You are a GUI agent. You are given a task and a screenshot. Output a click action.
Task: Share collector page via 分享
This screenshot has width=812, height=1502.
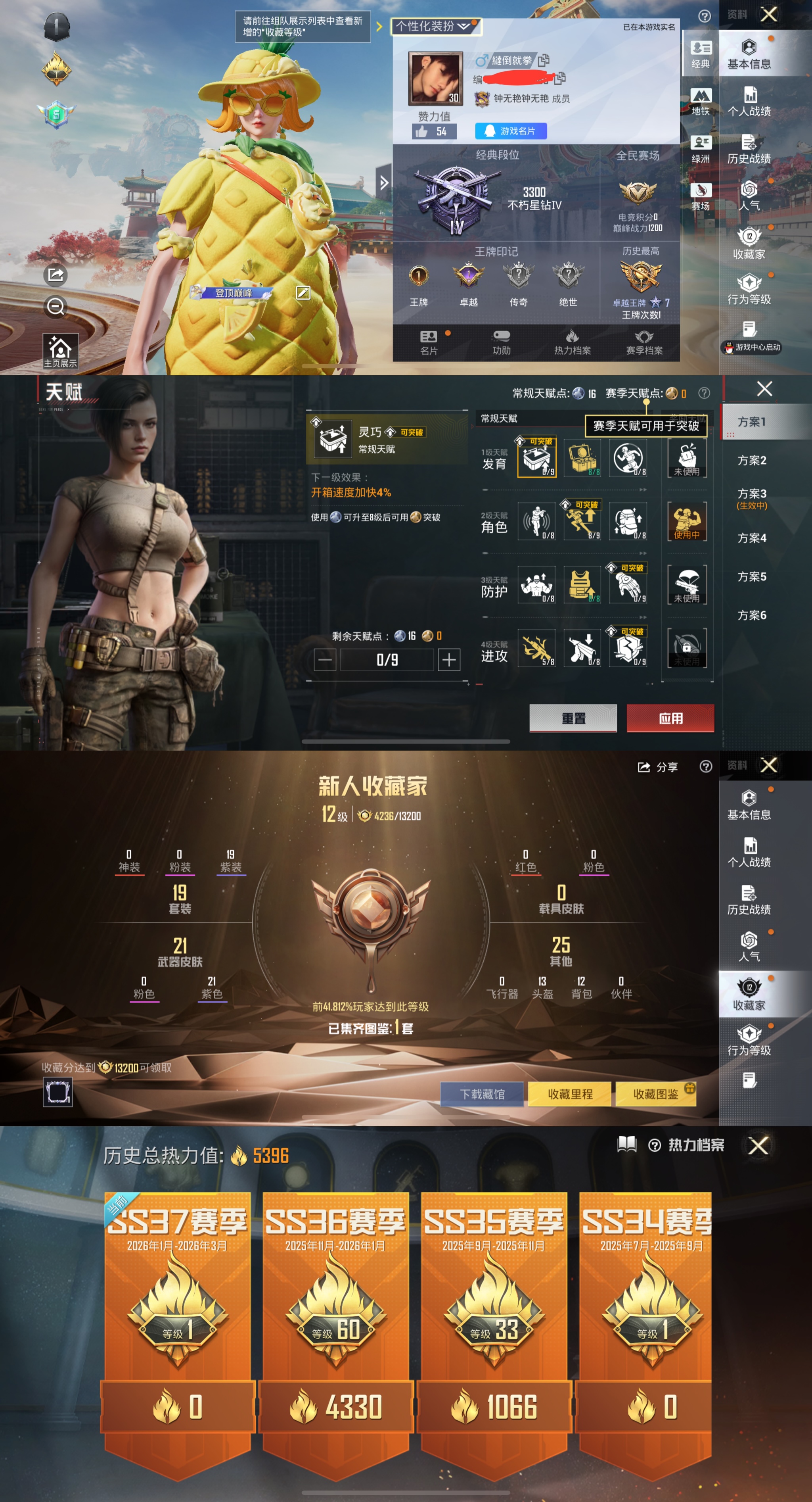click(658, 767)
